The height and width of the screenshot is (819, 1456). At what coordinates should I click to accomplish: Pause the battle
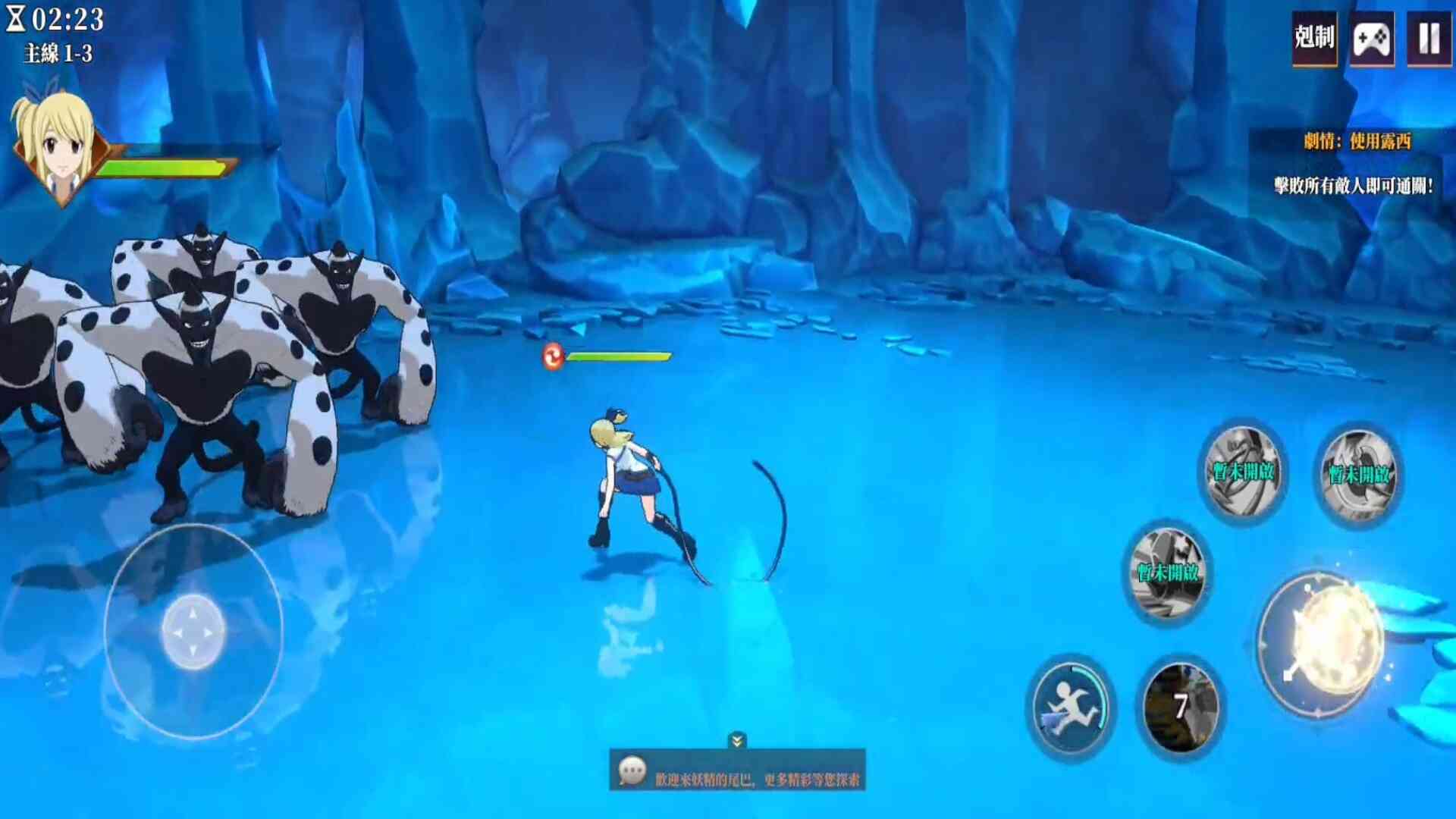[x=1429, y=38]
